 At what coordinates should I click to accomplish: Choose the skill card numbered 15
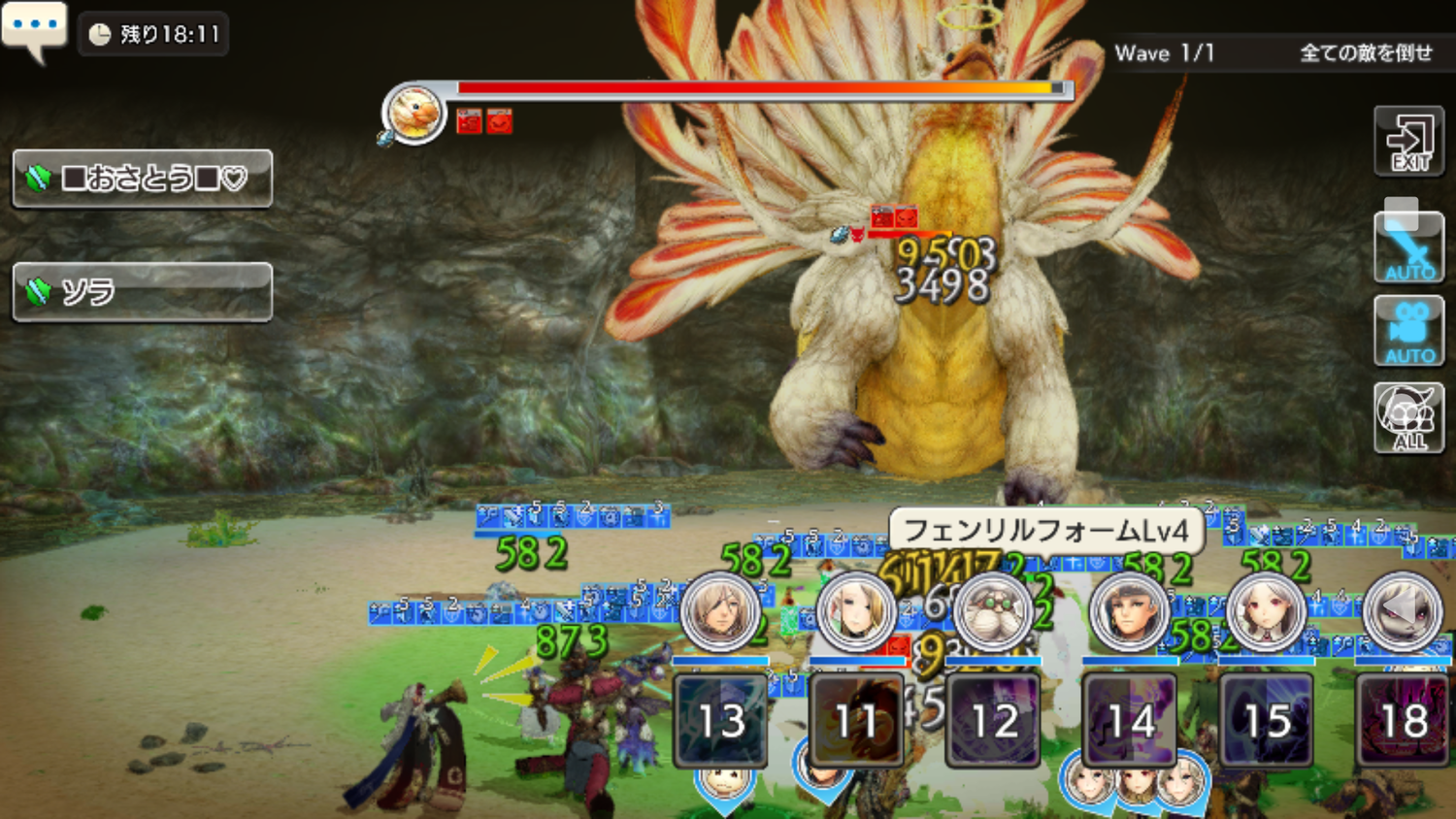click(1267, 720)
